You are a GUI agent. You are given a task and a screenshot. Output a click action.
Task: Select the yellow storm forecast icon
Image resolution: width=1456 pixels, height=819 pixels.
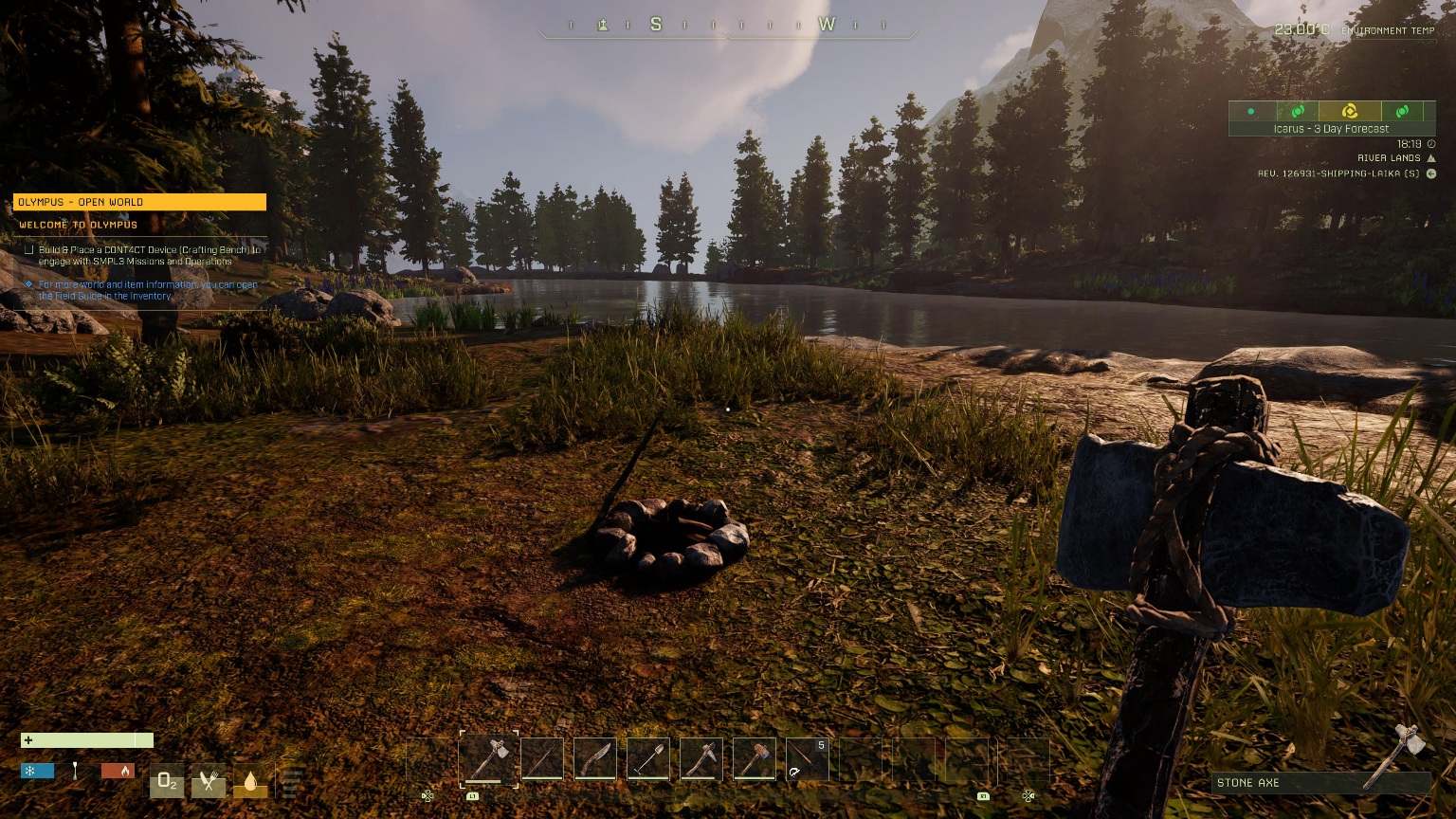pyautogui.click(x=1349, y=112)
